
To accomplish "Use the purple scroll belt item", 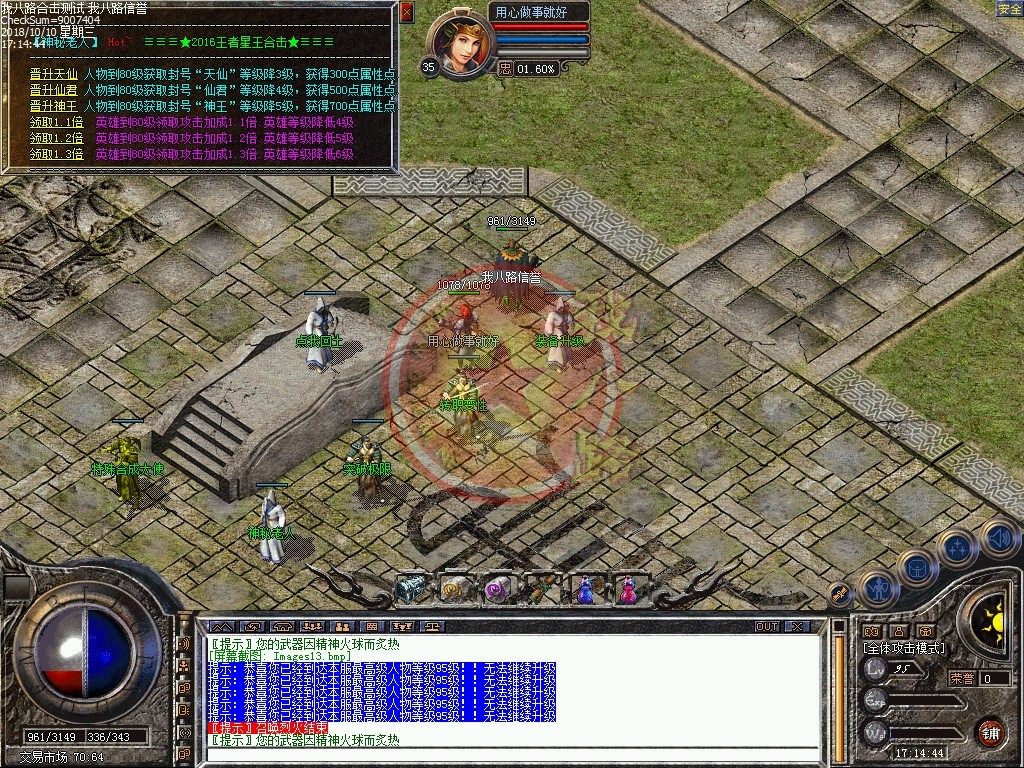I will tap(497, 591).
